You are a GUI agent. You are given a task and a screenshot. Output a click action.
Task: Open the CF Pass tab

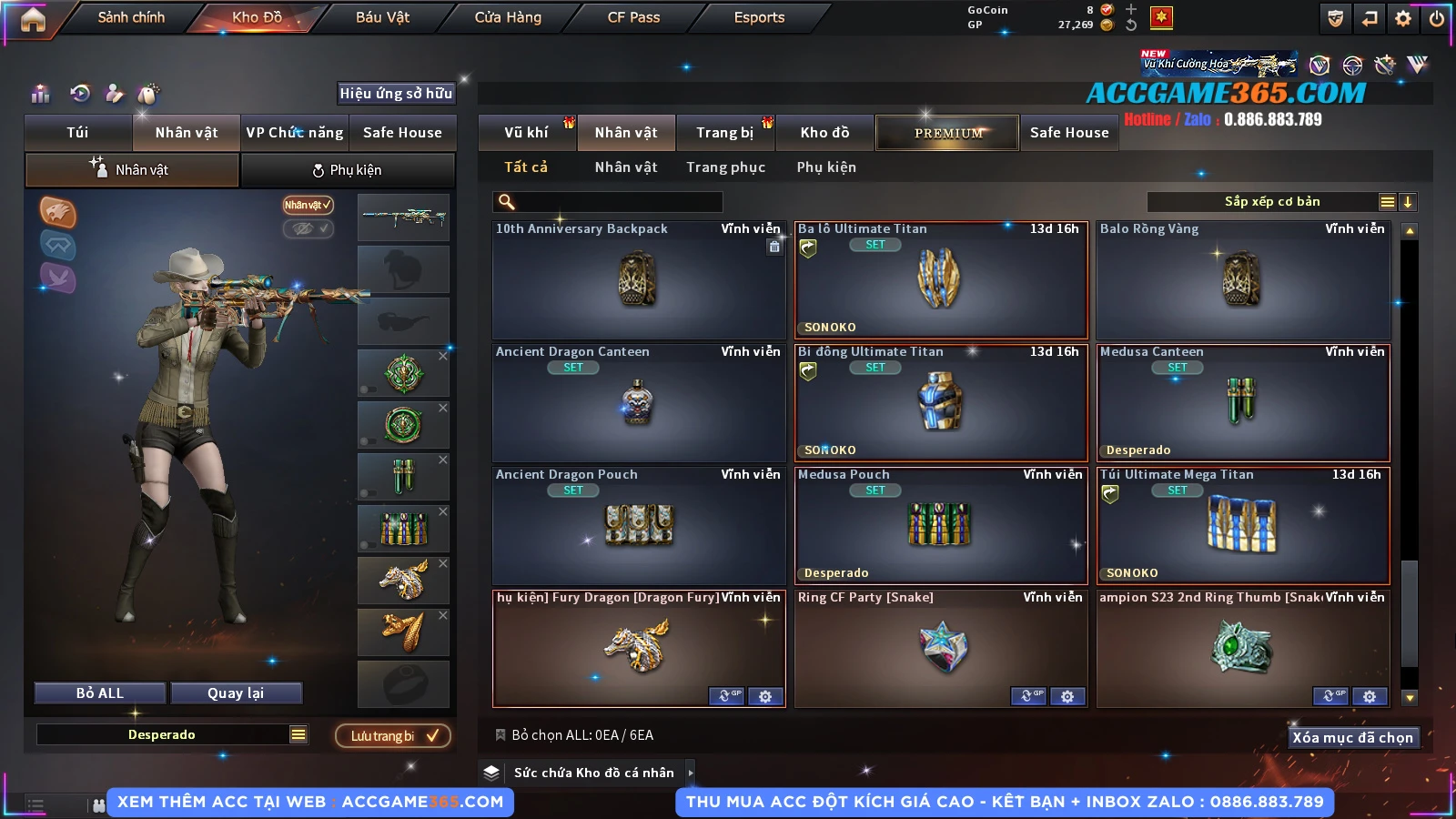[633, 17]
